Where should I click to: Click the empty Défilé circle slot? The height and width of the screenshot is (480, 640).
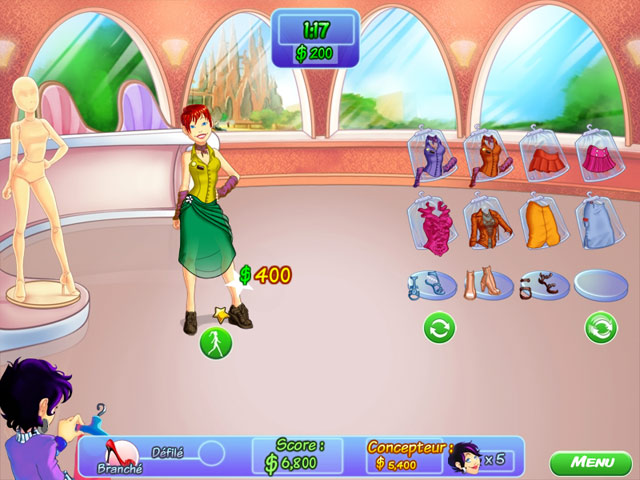pos(212,453)
